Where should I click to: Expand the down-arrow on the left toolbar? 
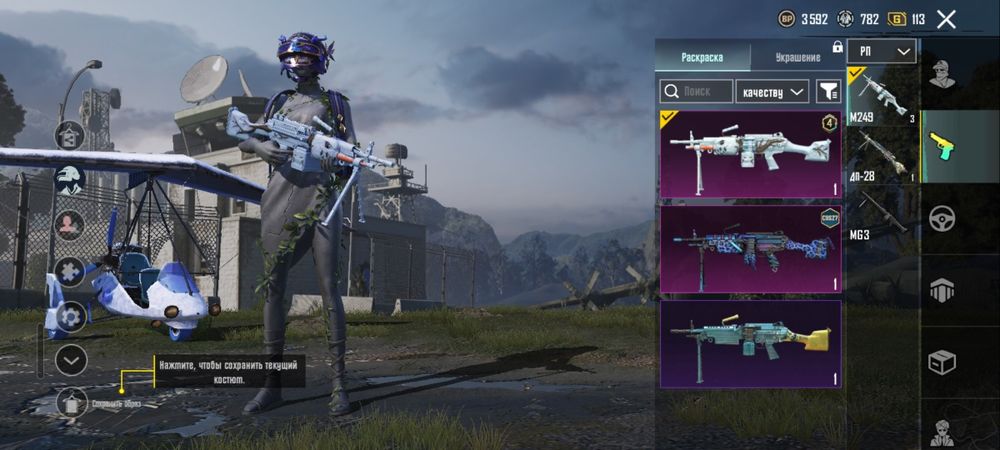click(x=71, y=359)
